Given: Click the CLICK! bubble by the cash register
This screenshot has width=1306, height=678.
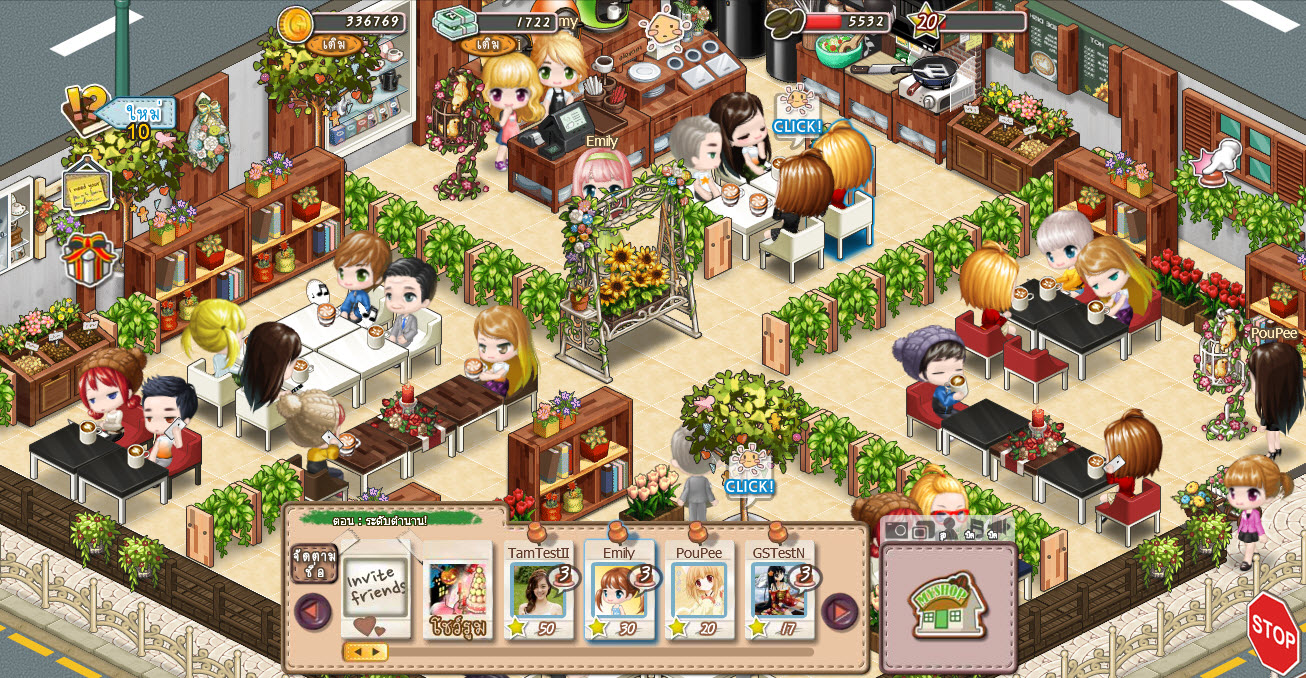Looking at the screenshot, I should point(797,127).
